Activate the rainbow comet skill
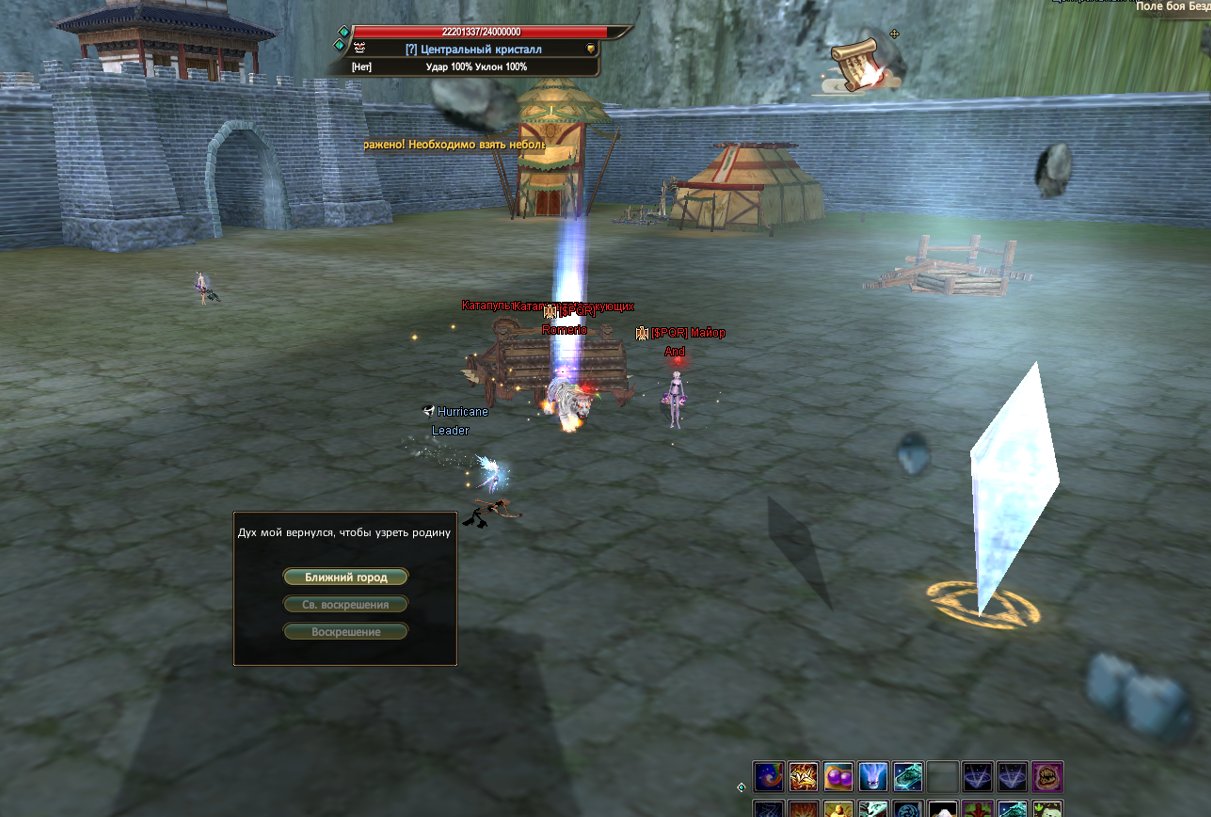This screenshot has height=817, width=1211. [768, 776]
